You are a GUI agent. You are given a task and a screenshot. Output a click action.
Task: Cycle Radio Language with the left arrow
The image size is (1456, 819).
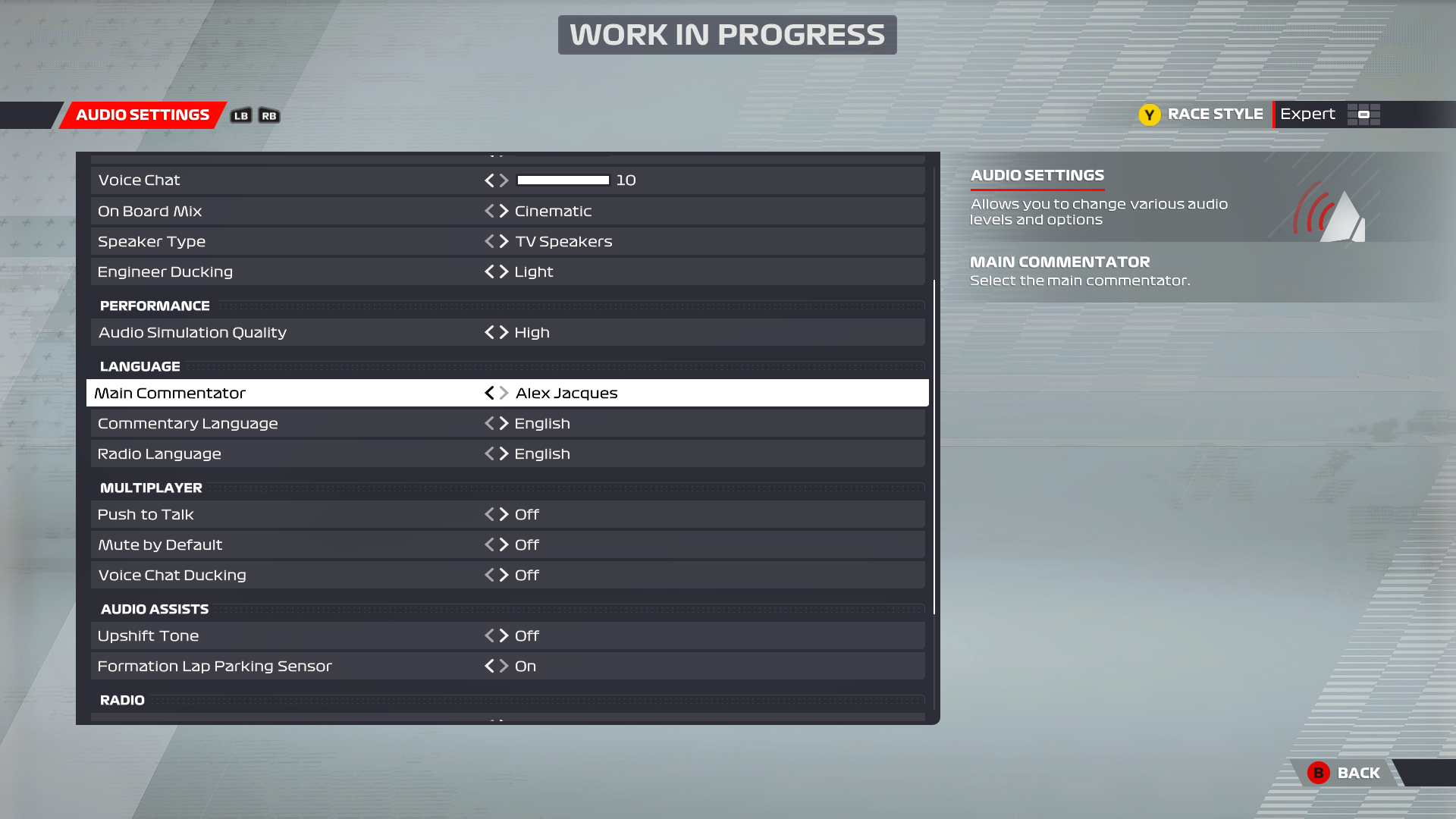[x=491, y=453]
